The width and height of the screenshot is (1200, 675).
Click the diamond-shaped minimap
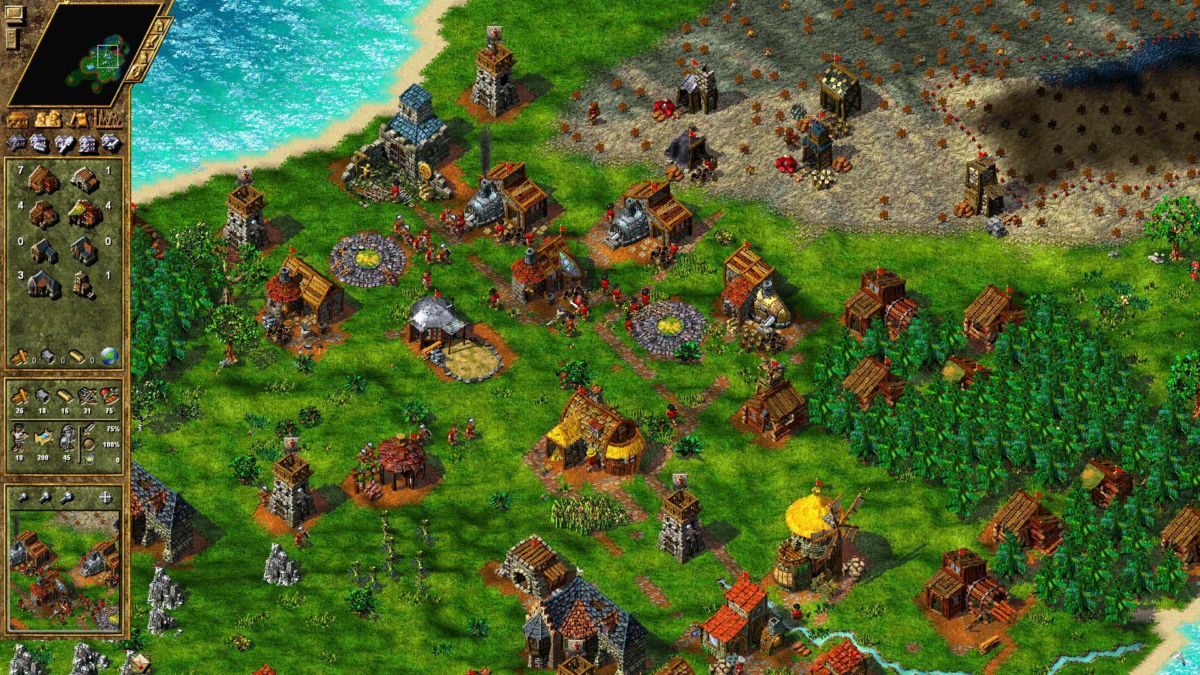coord(85,53)
